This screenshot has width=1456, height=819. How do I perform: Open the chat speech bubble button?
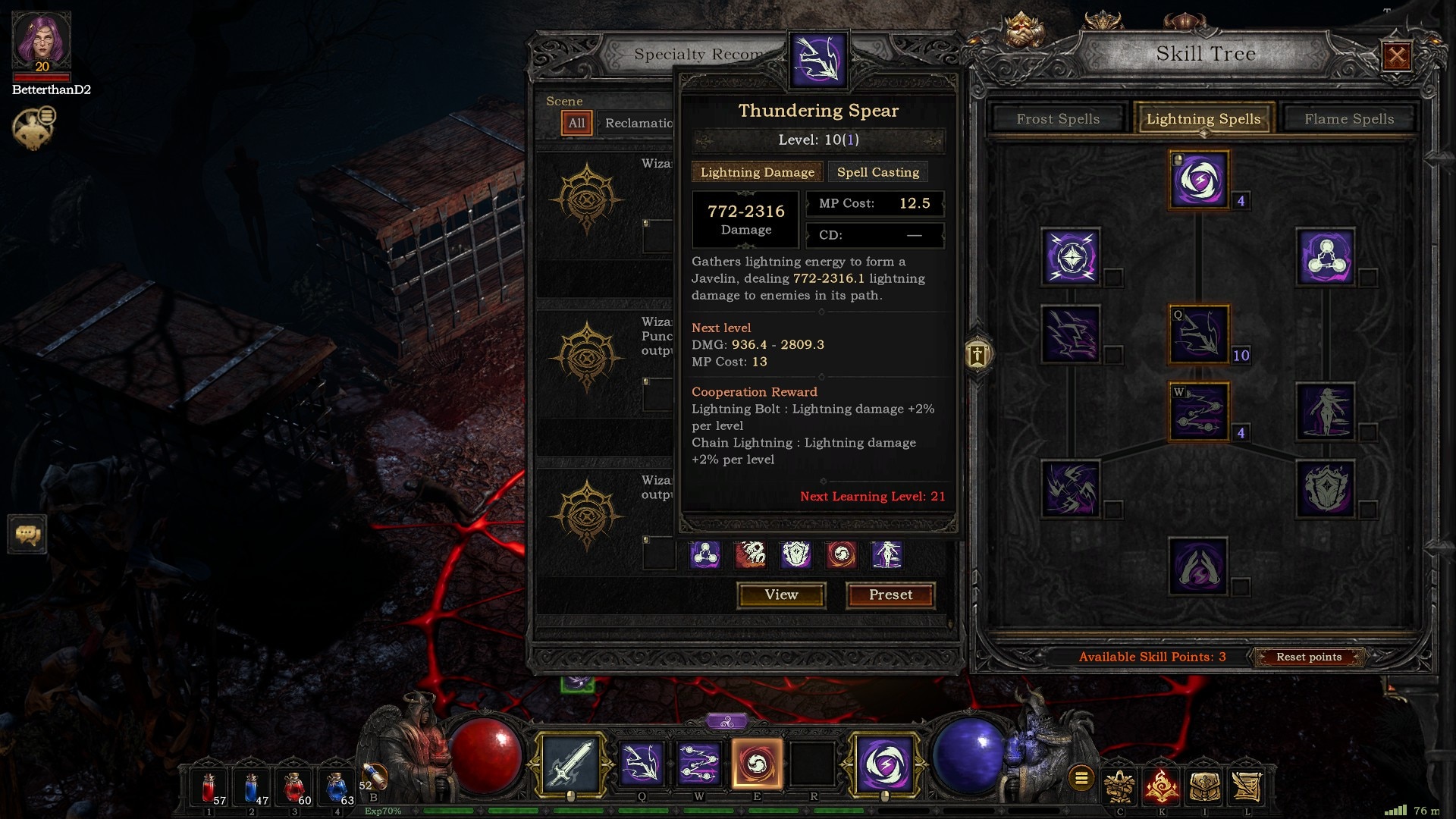27,535
